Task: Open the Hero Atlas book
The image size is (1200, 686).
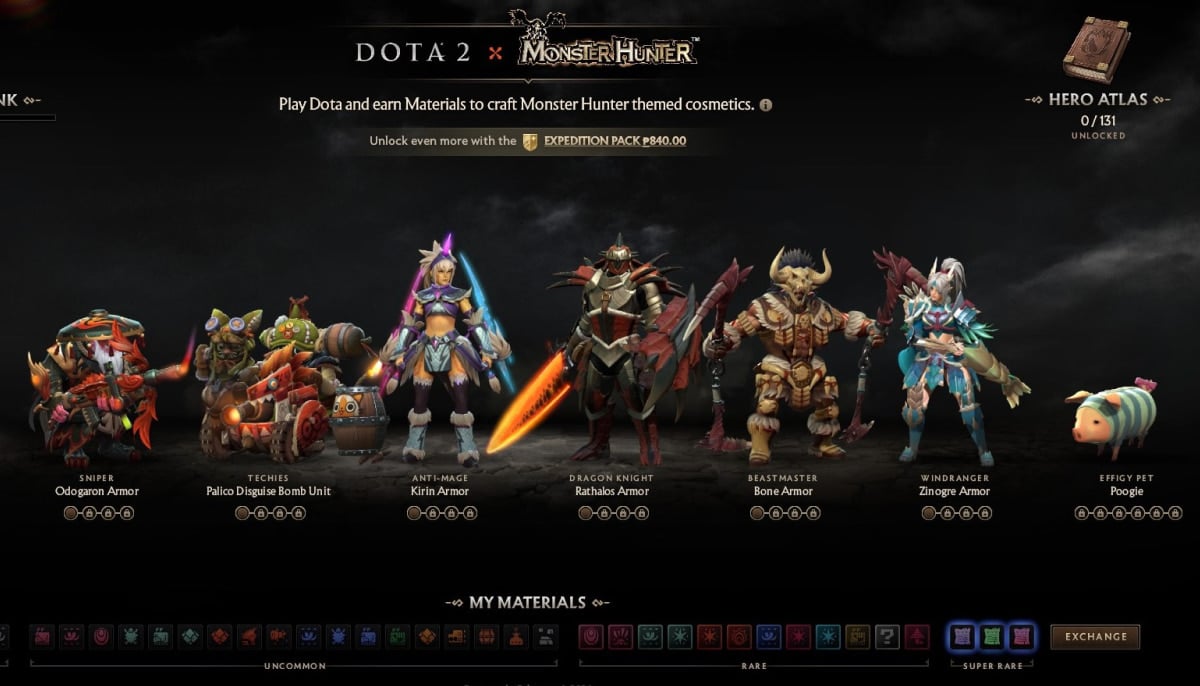Action: 1096,50
